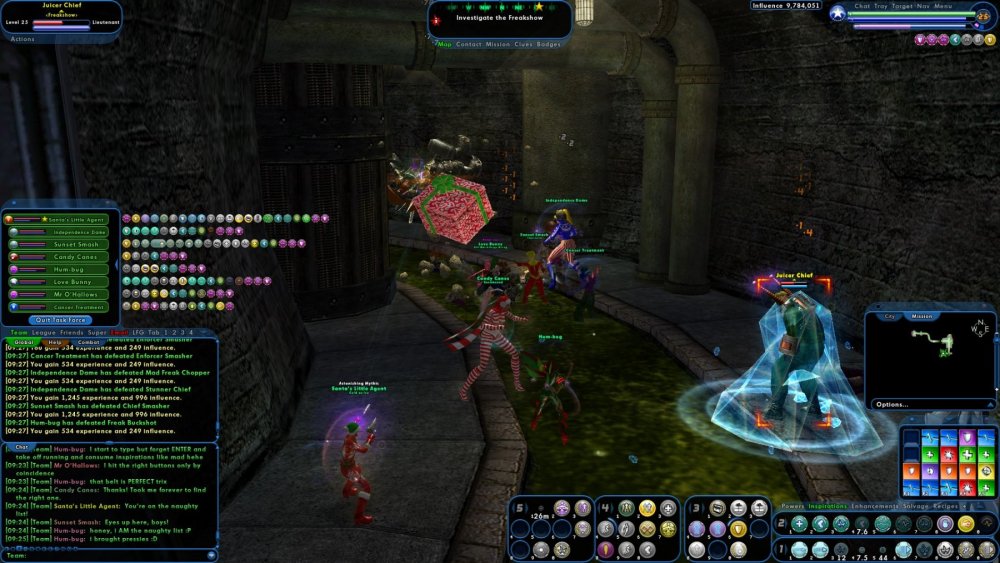
Task: Open the LFG tab
Action: tap(140, 332)
